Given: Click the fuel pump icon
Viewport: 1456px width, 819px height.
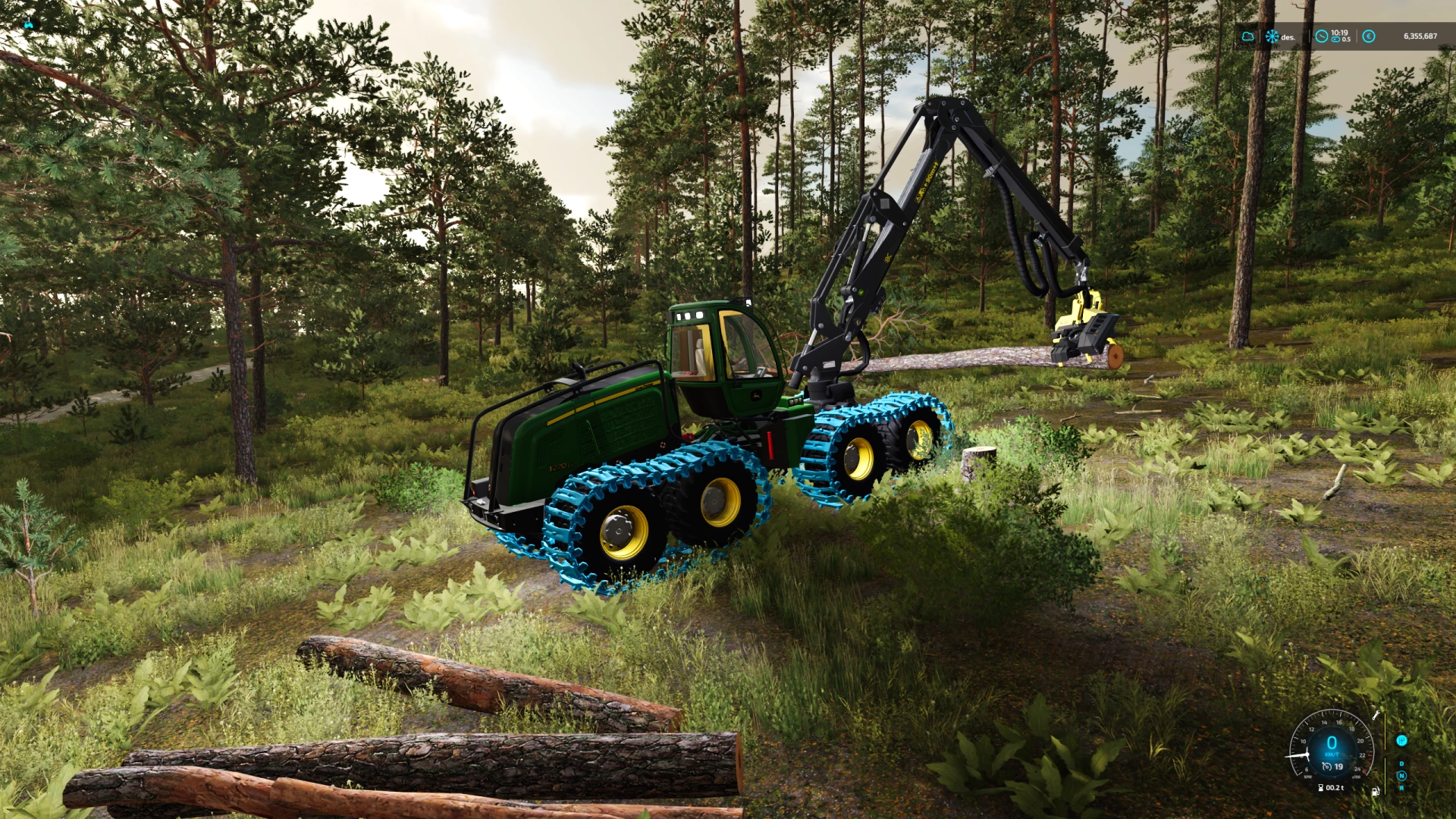Looking at the screenshot, I should (1376, 792).
